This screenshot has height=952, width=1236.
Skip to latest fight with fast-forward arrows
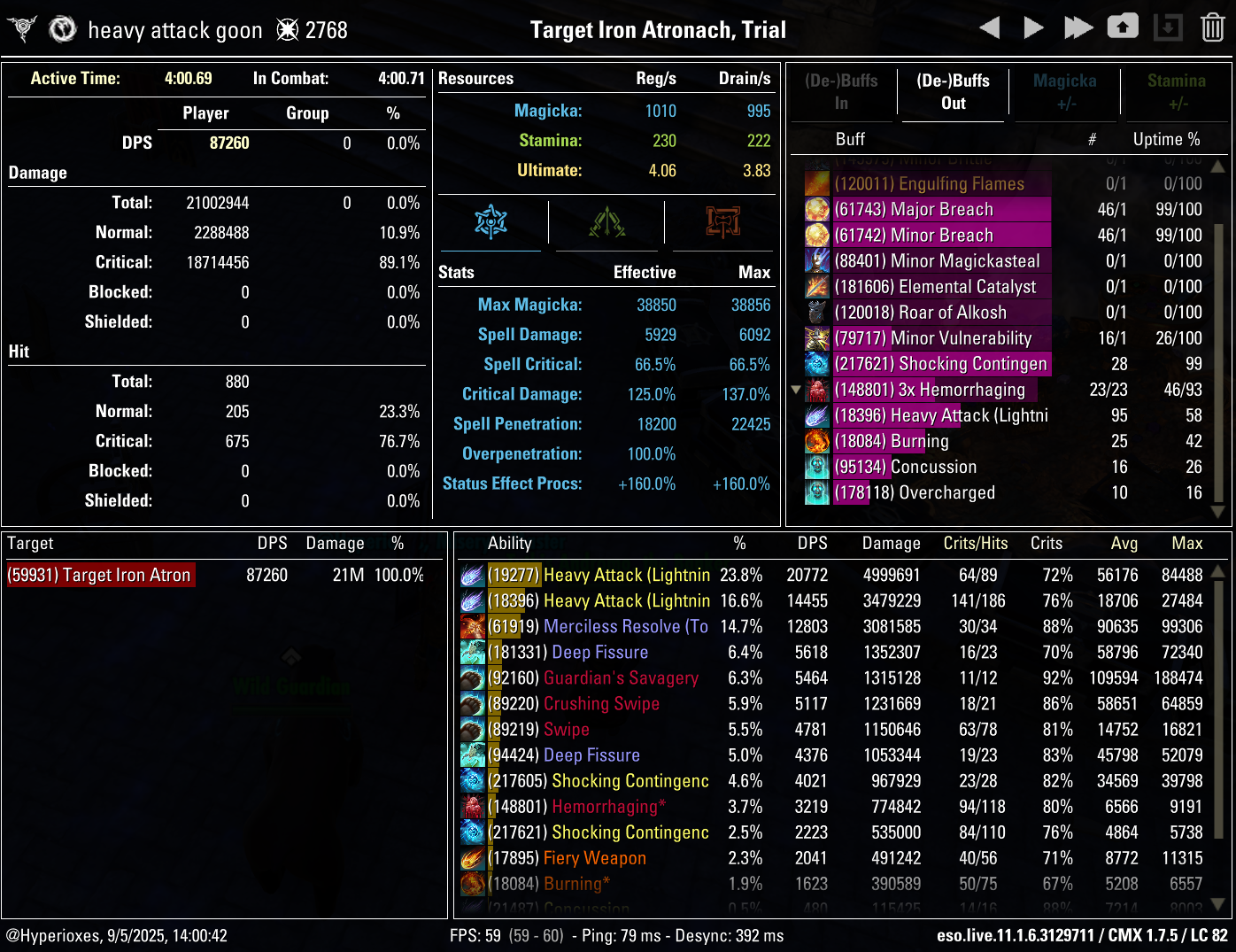point(1078,27)
